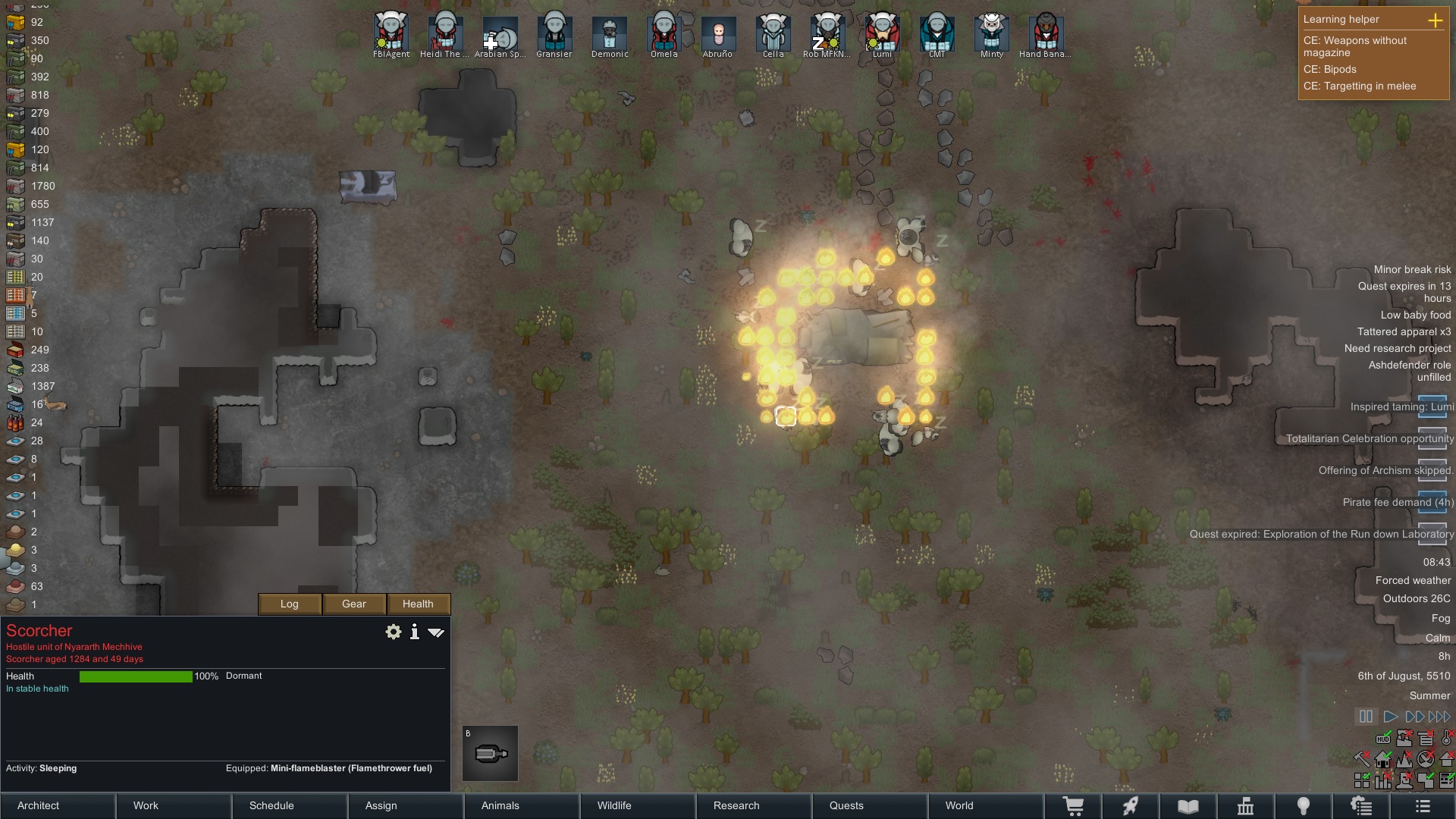Viewport: 1456px width, 819px height.
Task: Set game speed to normal play
Action: pos(1390,717)
